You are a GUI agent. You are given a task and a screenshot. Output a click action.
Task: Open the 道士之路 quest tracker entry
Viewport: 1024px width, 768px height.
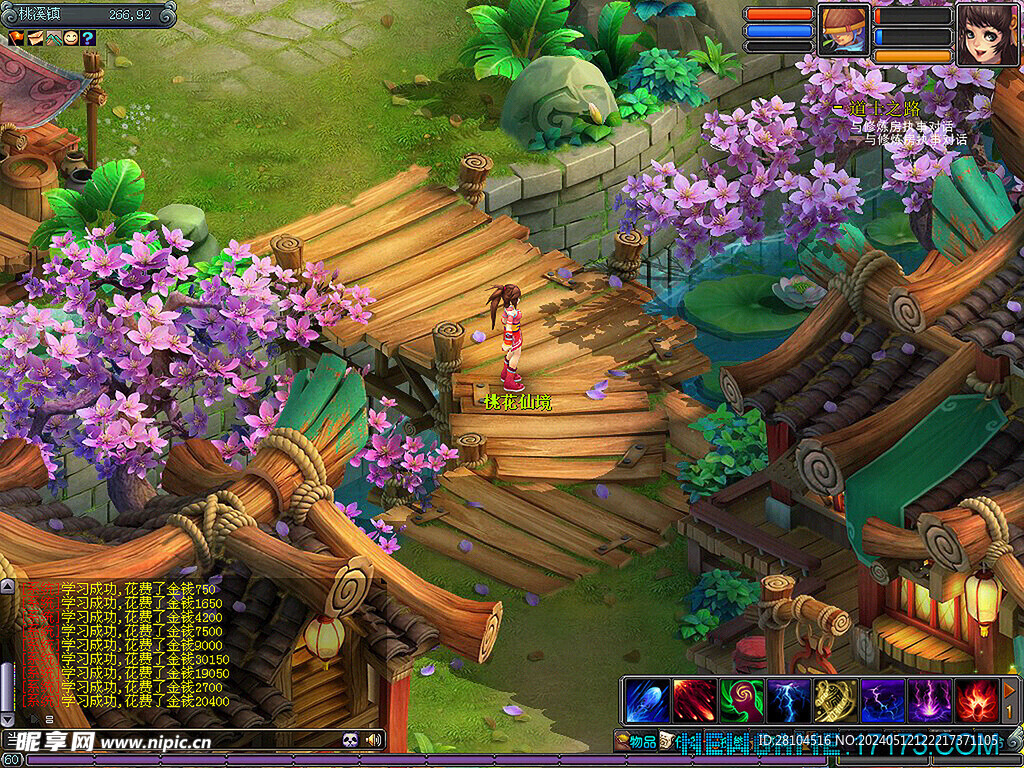pyautogui.click(x=883, y=109)
